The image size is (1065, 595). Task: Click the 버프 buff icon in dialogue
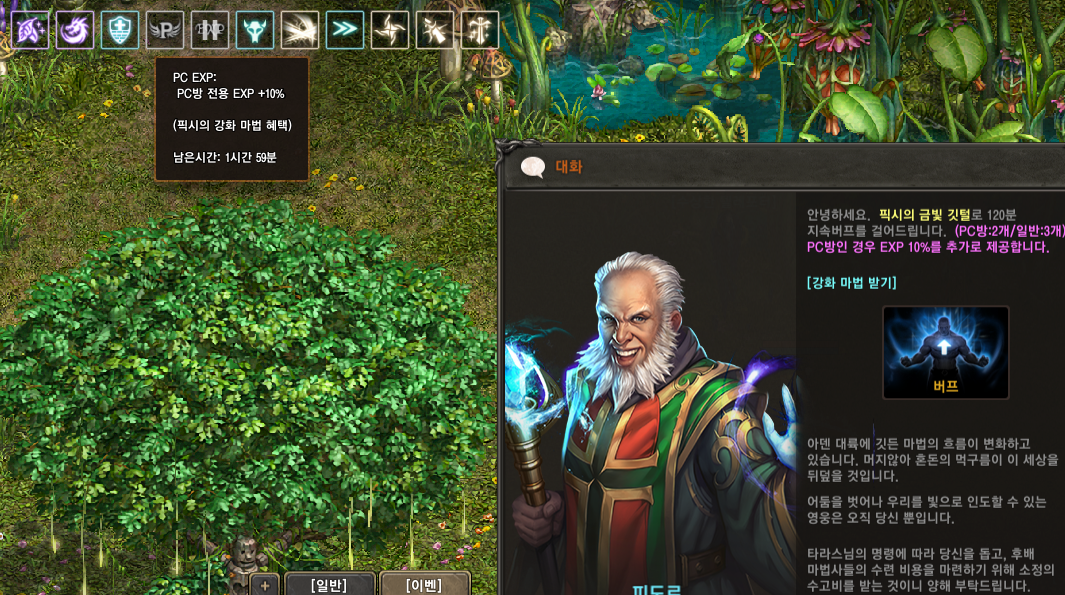click(x=945, y=352)
